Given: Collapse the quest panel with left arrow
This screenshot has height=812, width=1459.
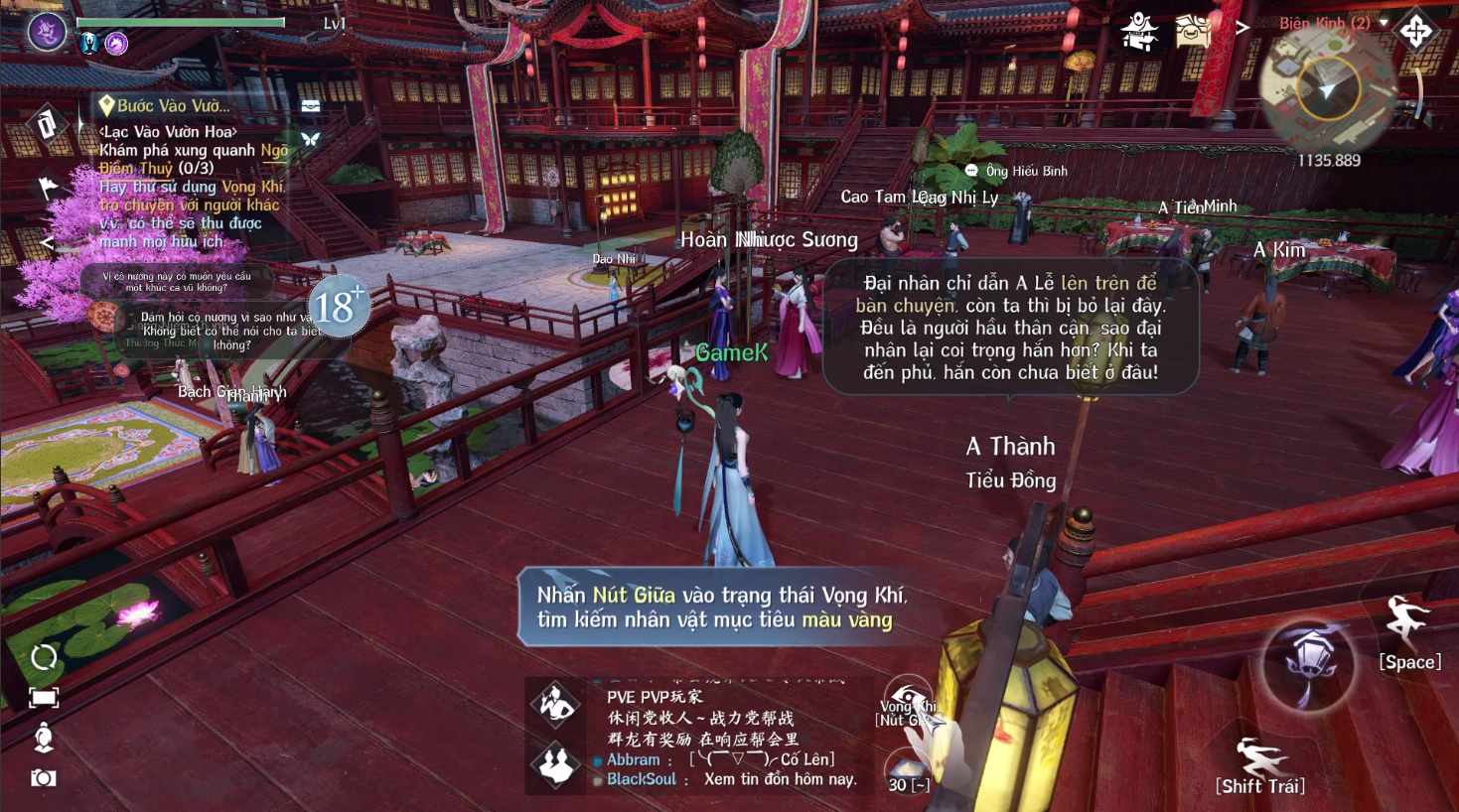Looking at the screenshot, I should 47,243.
